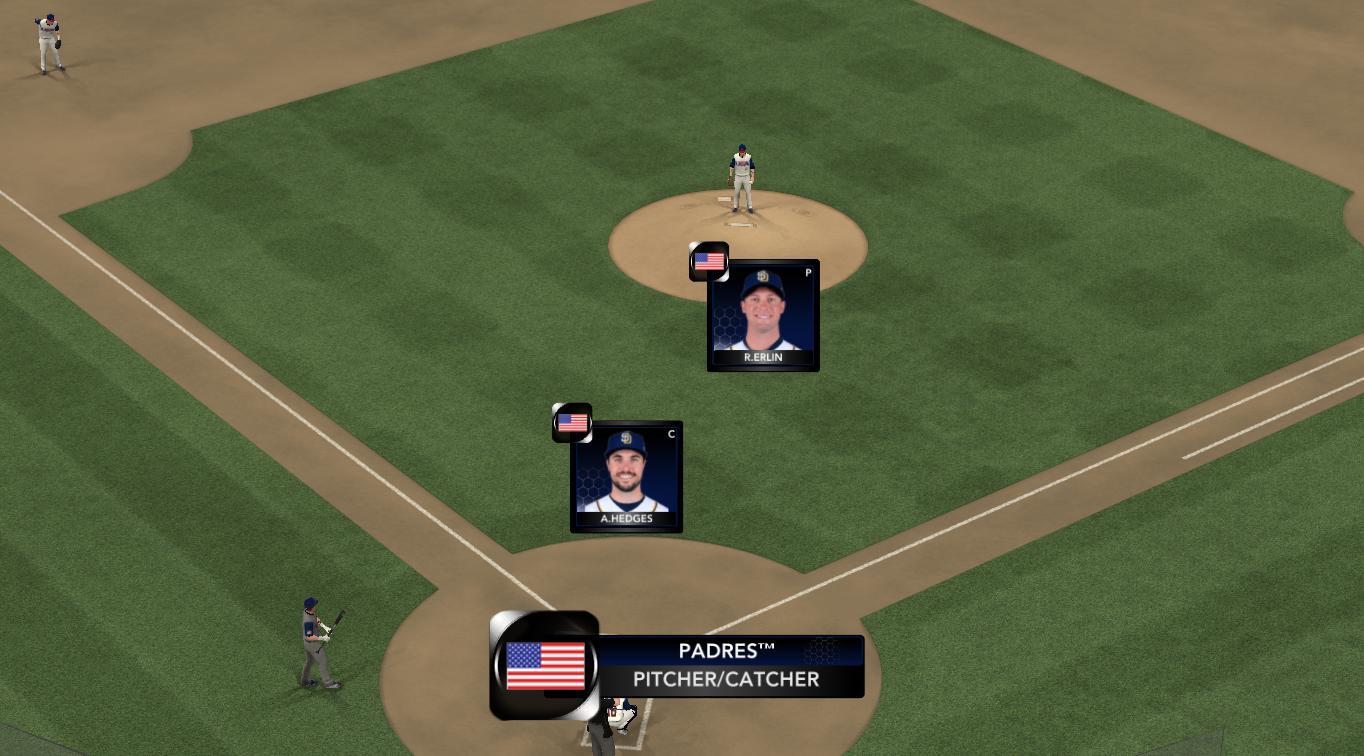Select the A.Hedges catcher card

point(626,477)
